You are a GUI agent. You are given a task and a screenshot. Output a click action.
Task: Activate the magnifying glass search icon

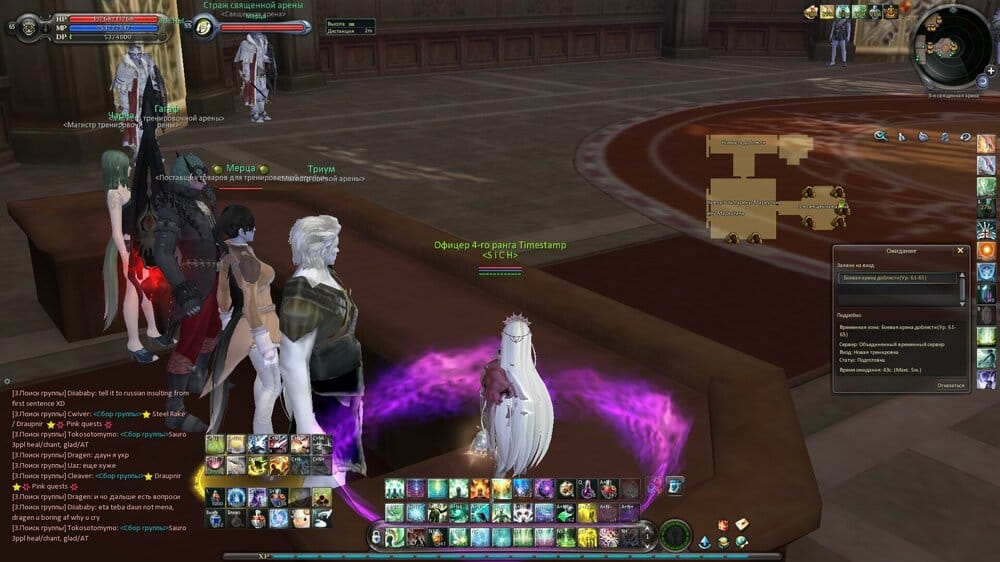(881, 137)
